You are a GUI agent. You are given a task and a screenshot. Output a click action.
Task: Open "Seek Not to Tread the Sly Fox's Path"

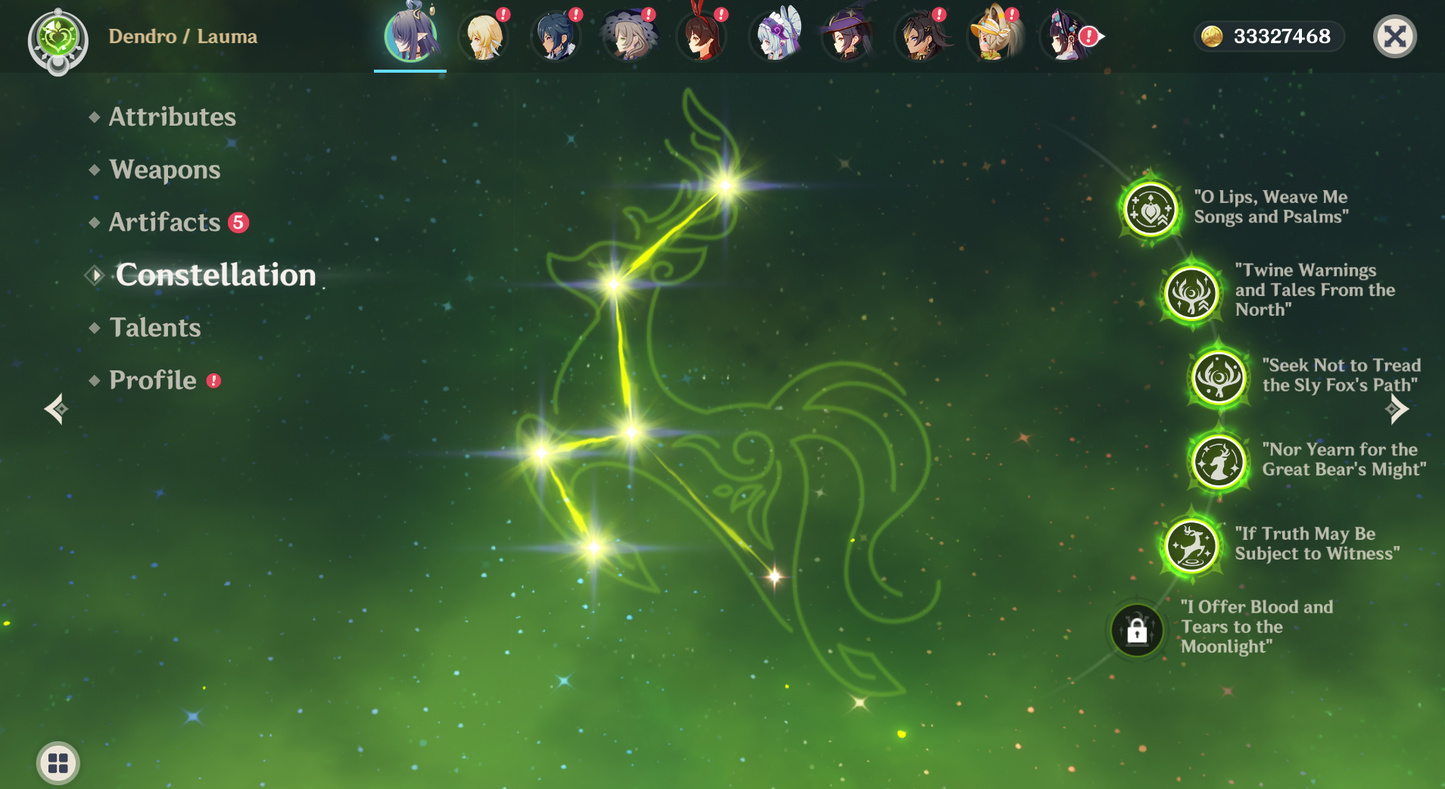pos(1219,378)
